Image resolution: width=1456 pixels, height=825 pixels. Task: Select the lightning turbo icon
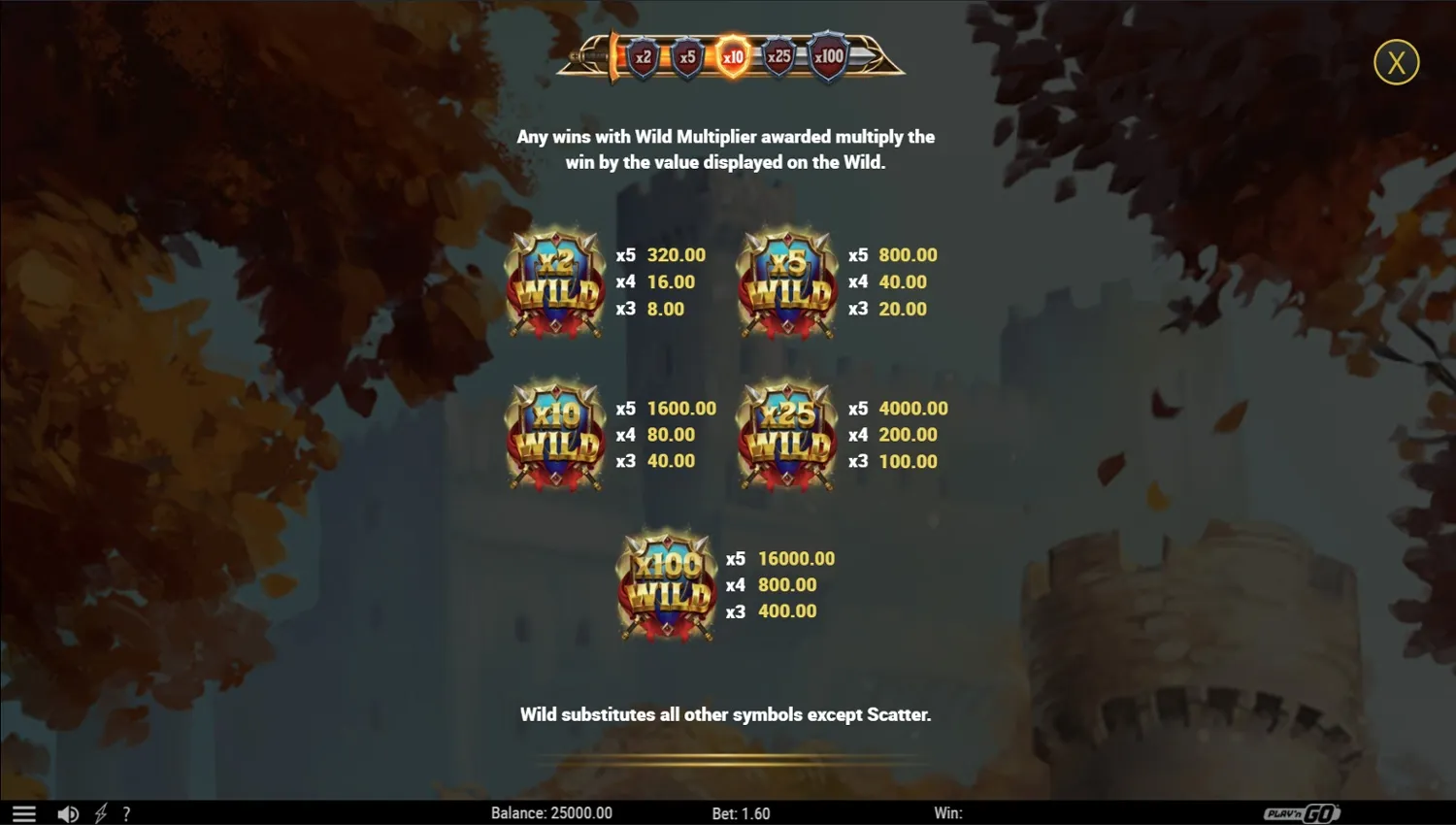click(x=100, y=813)
